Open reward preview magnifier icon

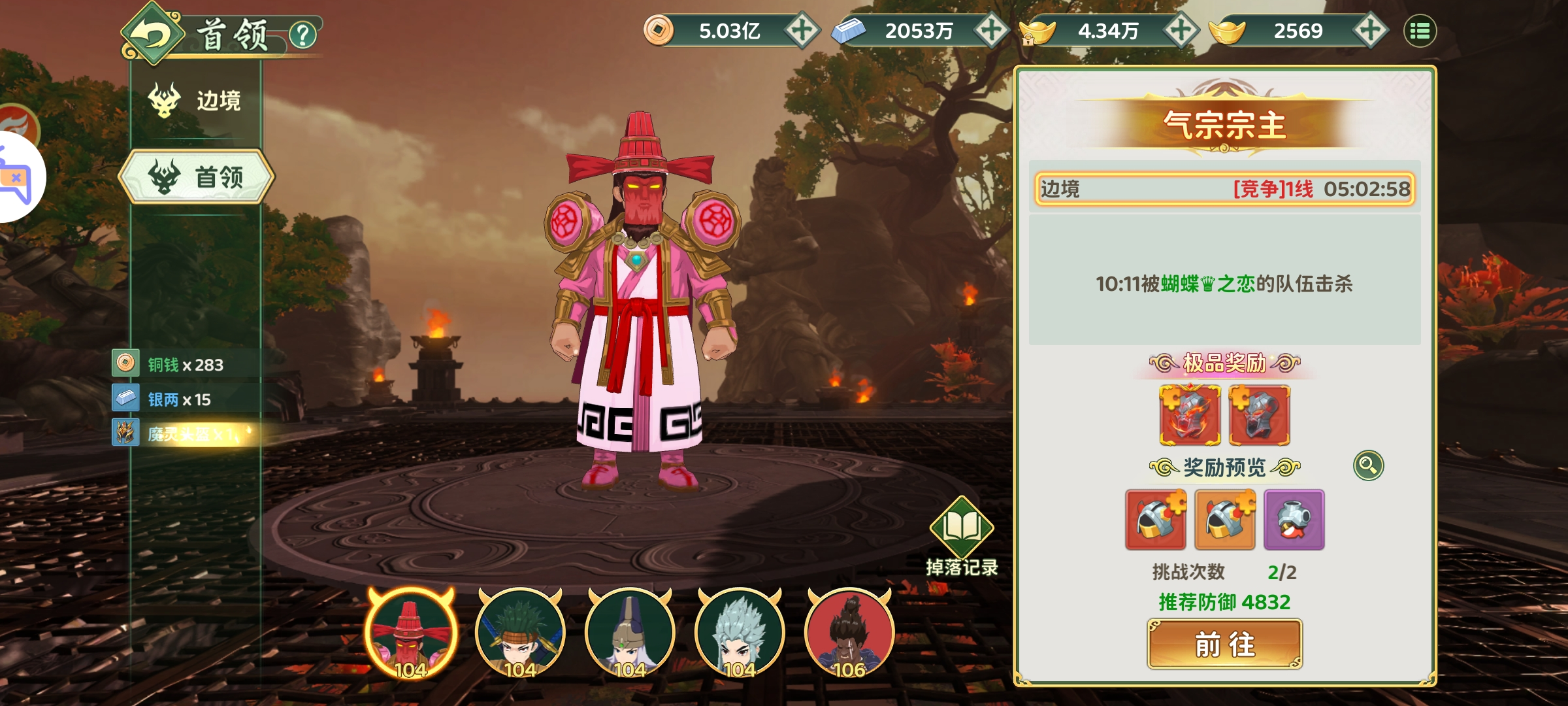click(x=1368, y=465)
